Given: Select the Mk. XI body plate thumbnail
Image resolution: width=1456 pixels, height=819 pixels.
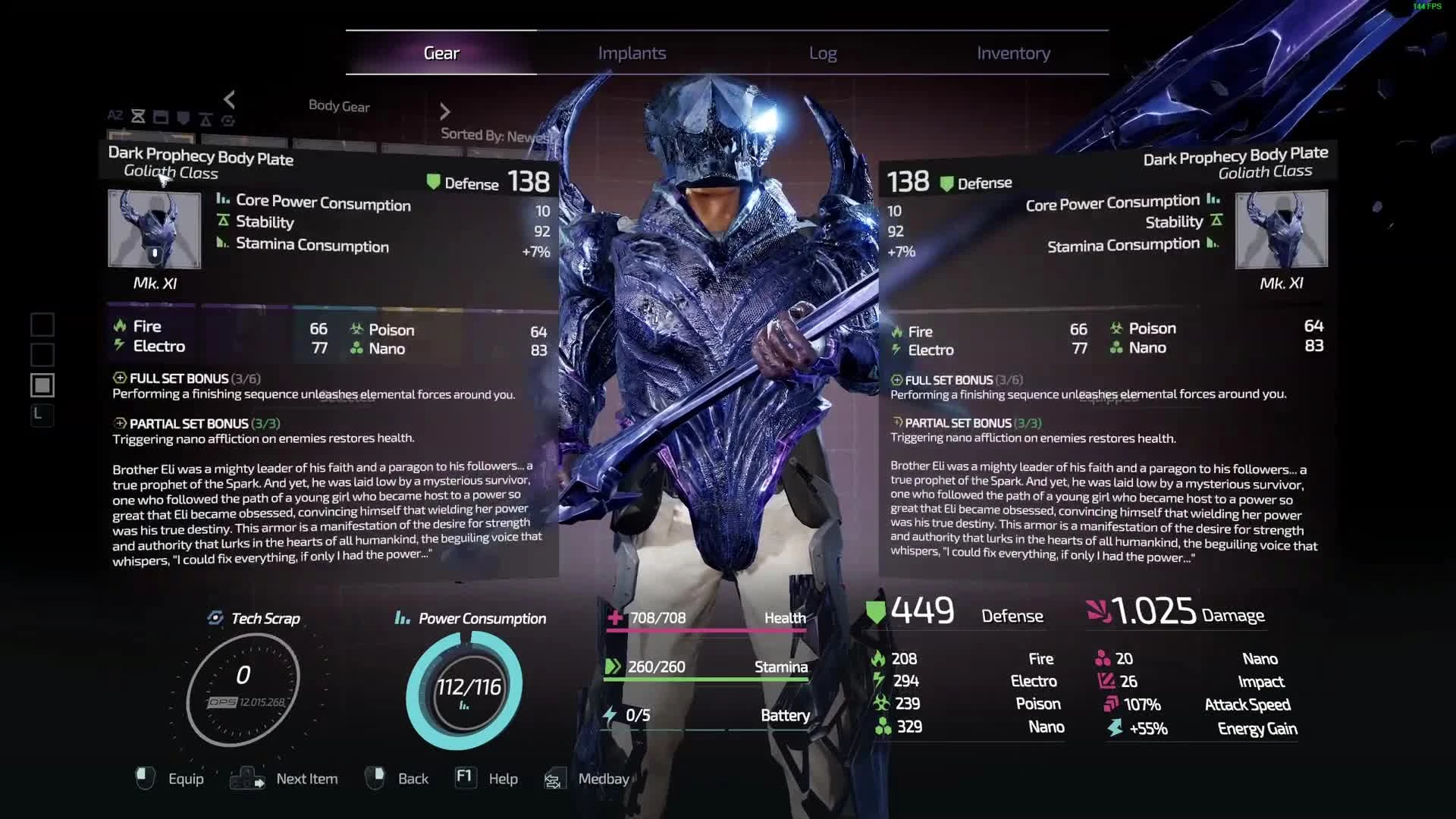Looking at the screenshot, I should point(153,229).
